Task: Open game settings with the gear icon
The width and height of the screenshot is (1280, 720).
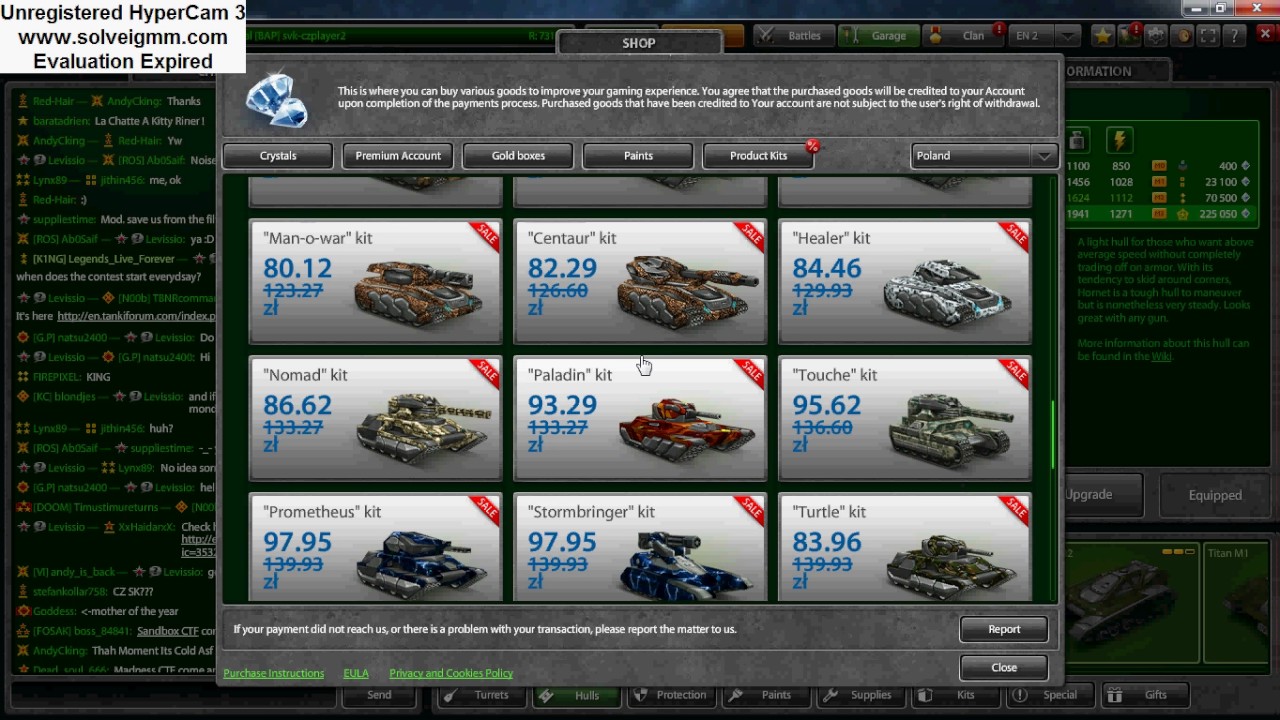Action: click(x=1155, y=35)
